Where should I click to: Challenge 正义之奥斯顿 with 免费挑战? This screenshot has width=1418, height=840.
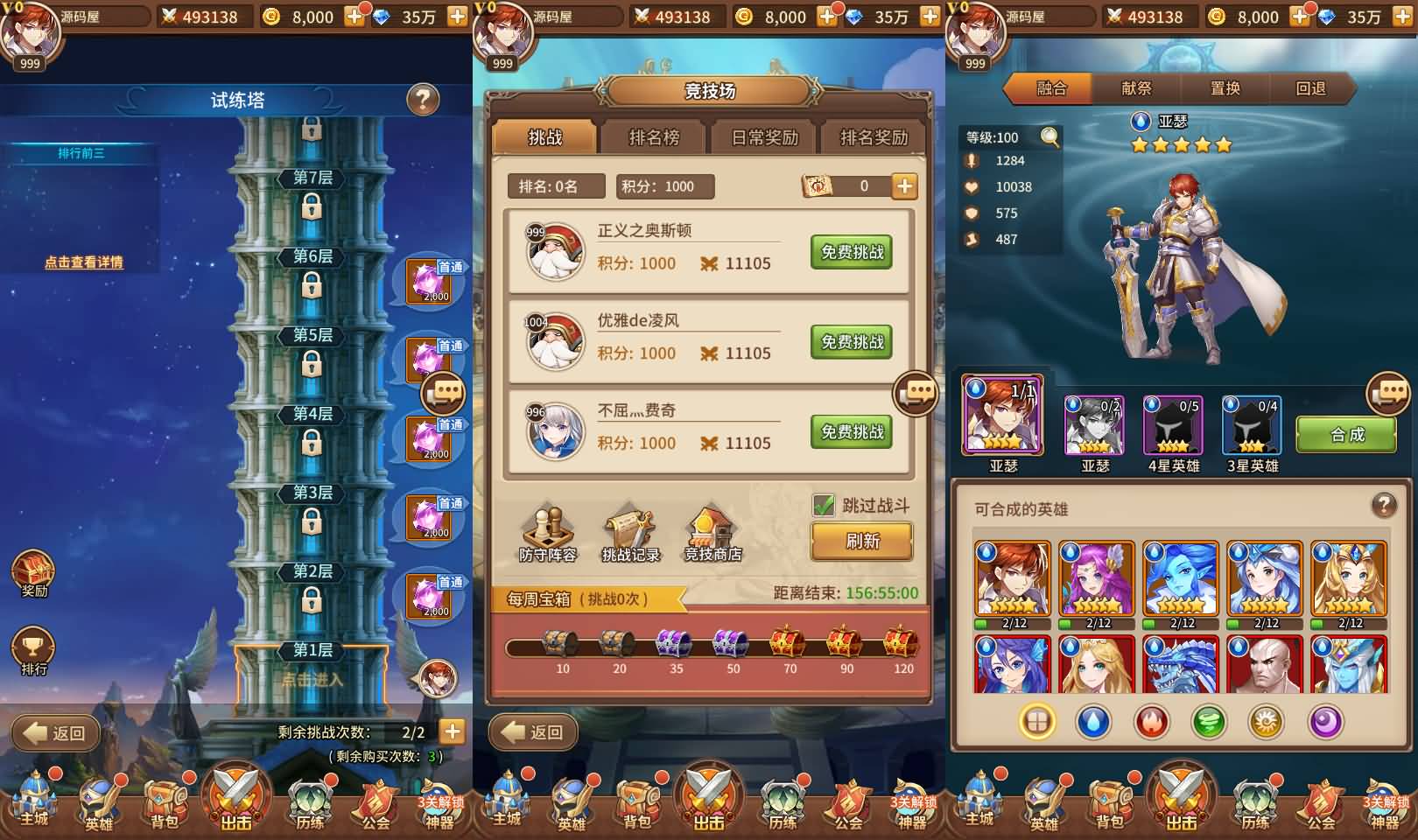click(852, 252)
